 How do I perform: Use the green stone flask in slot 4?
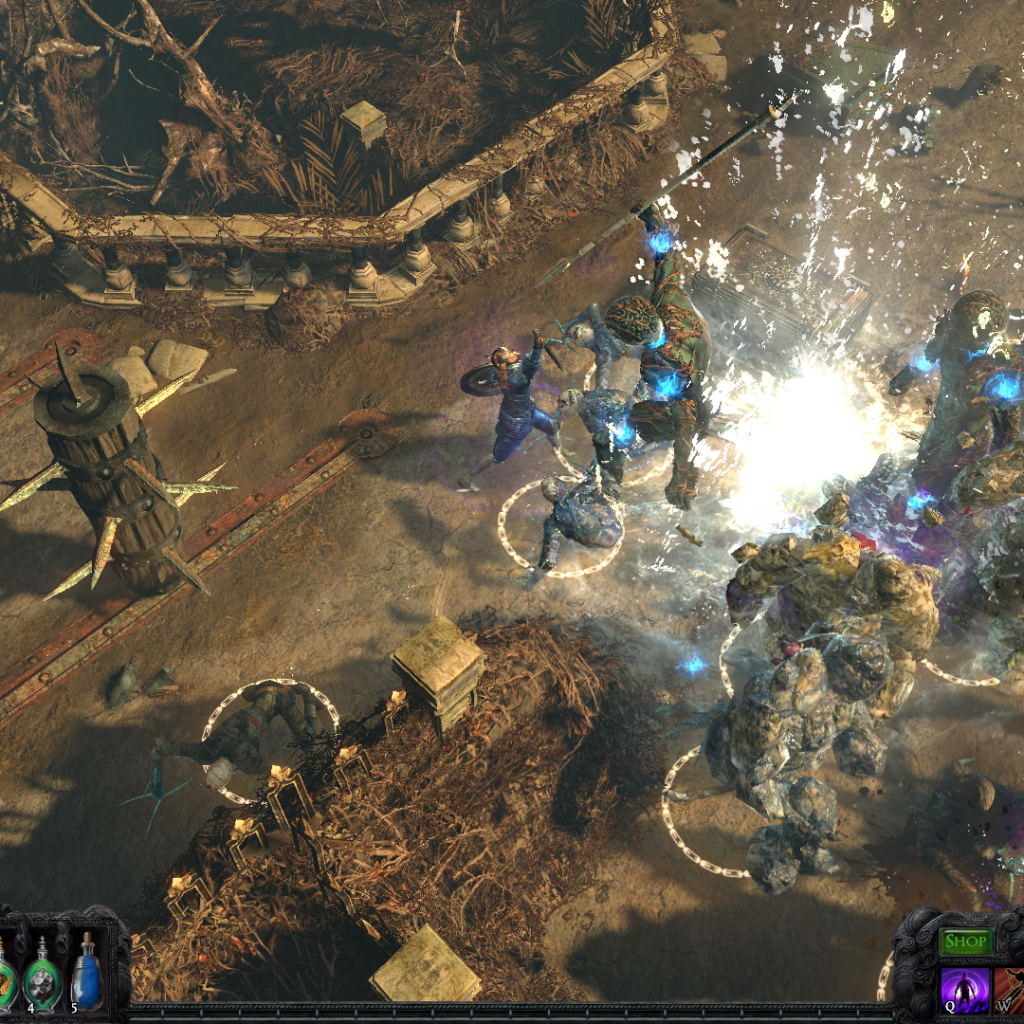[42, 976]
